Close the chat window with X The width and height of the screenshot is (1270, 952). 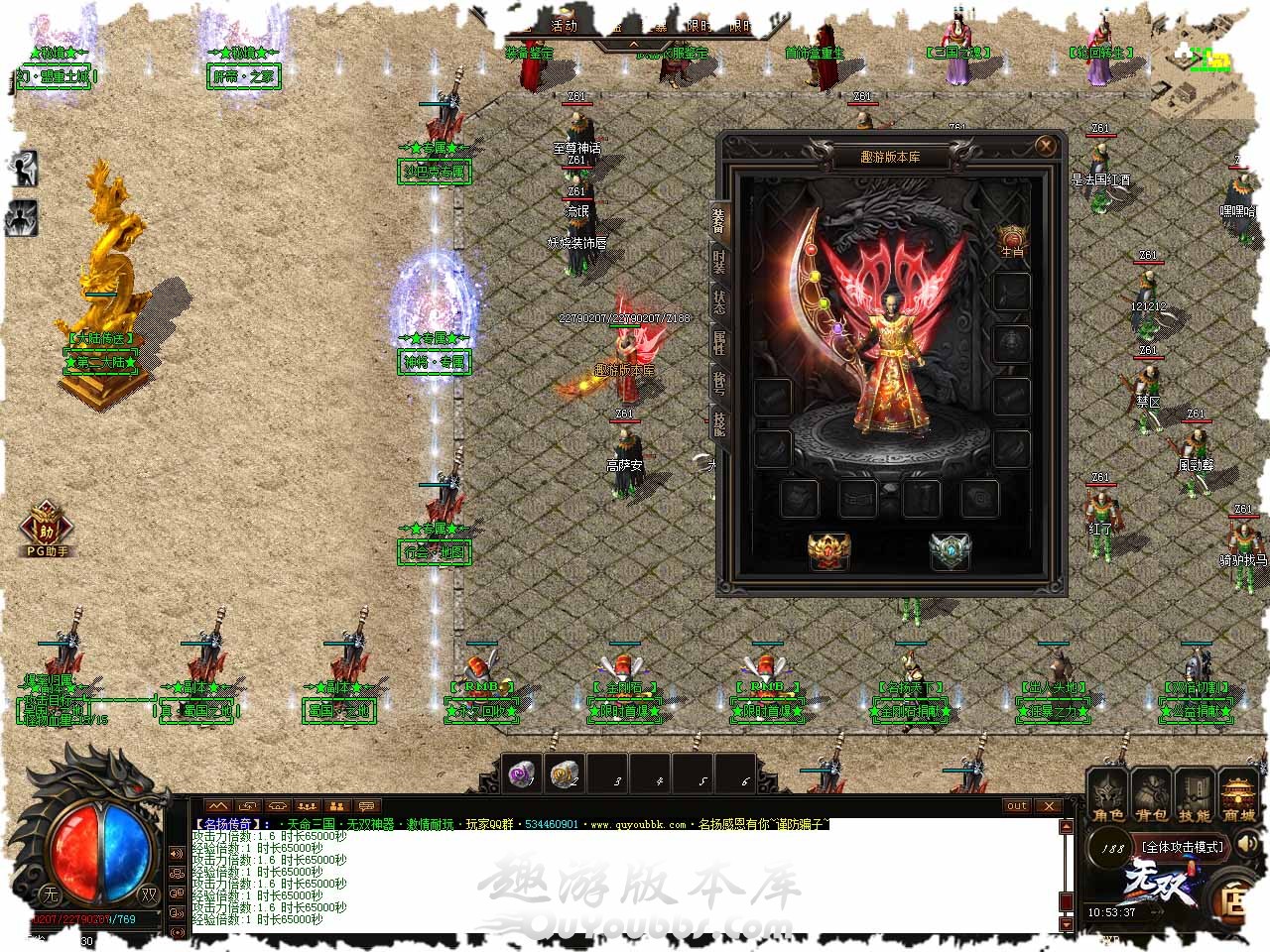1048,806
